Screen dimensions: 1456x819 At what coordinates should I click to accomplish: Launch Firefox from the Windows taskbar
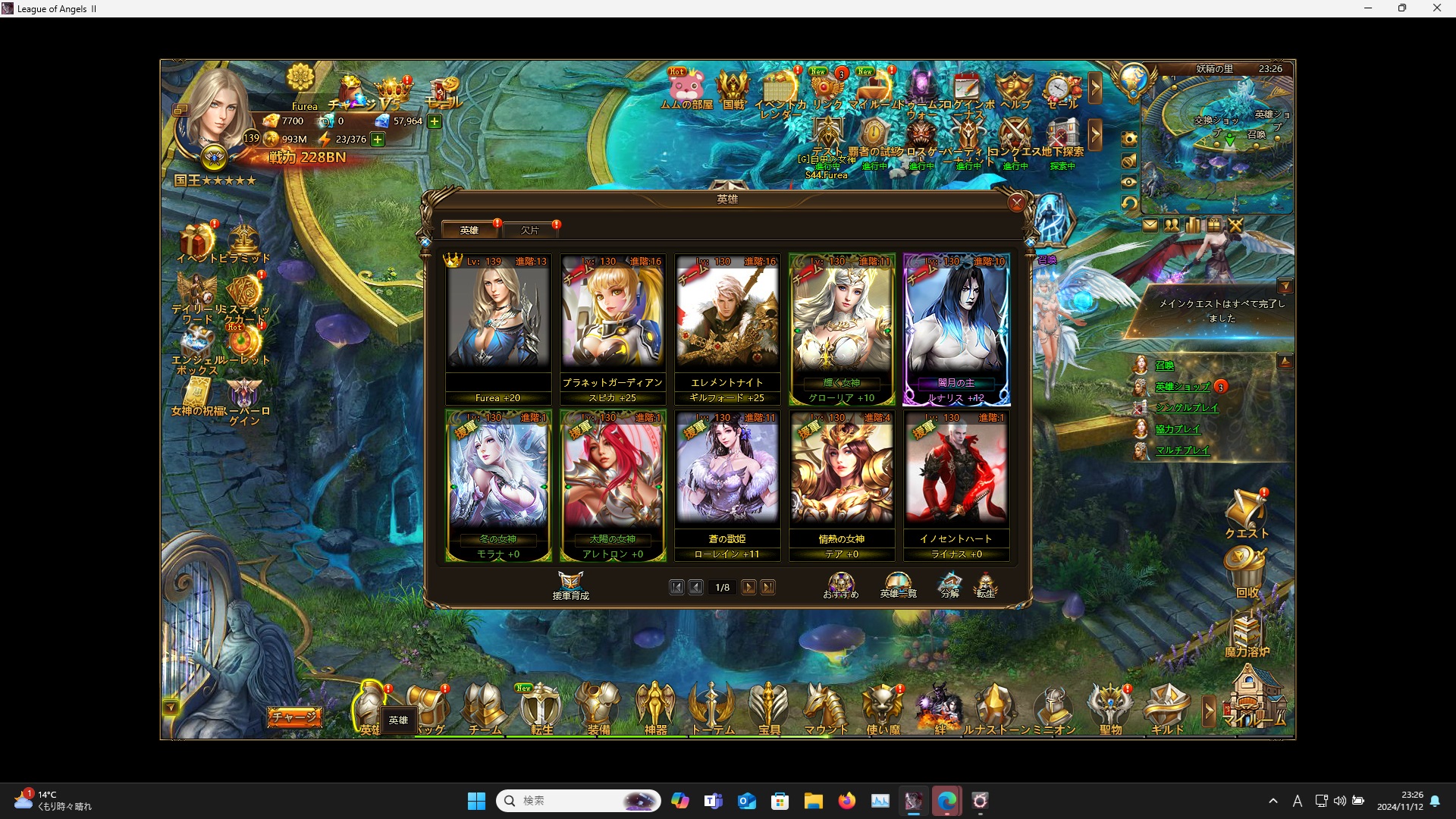point(847,801)
